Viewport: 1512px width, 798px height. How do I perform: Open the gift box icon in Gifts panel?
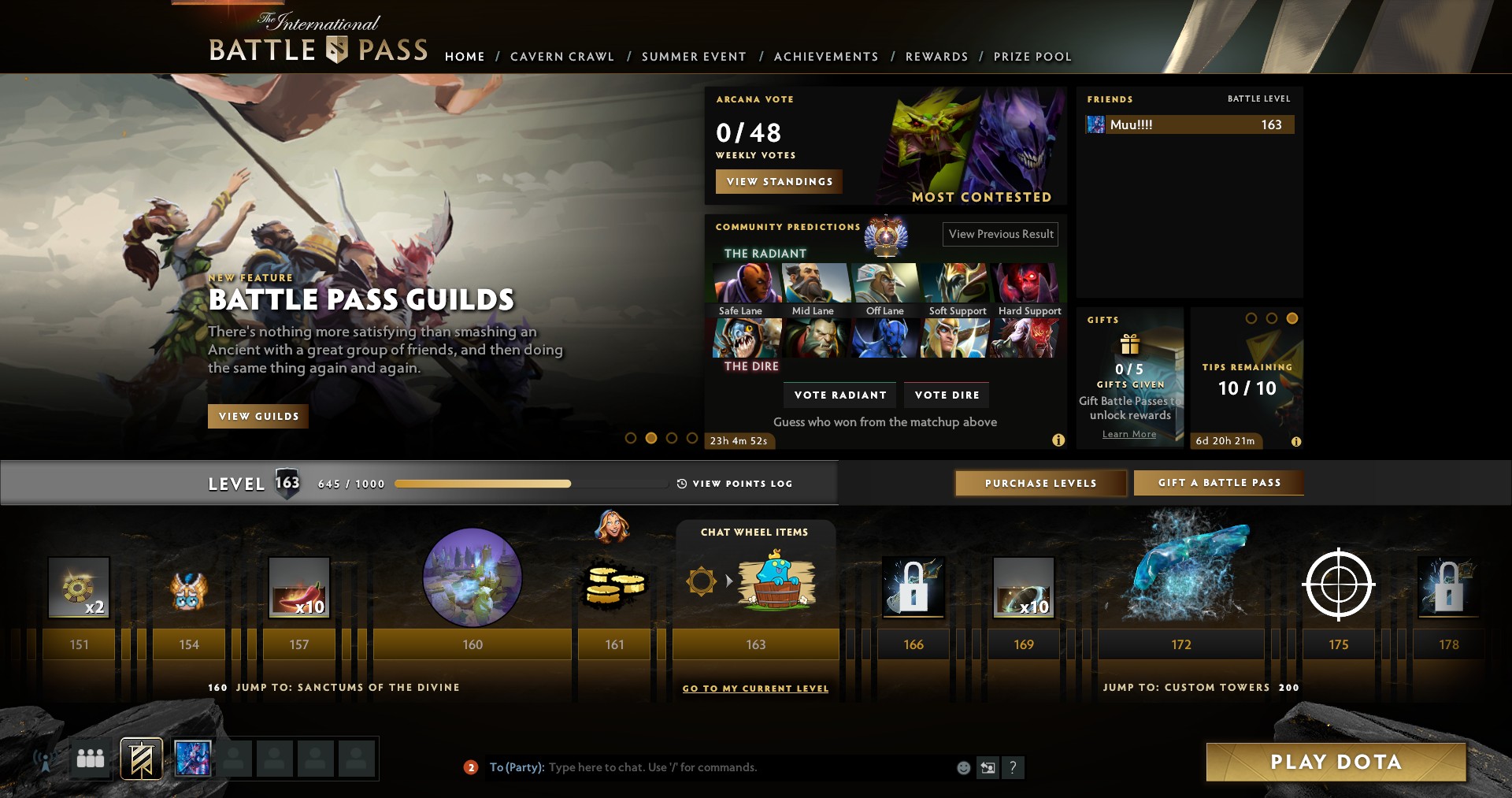[x=1129, y=345]
